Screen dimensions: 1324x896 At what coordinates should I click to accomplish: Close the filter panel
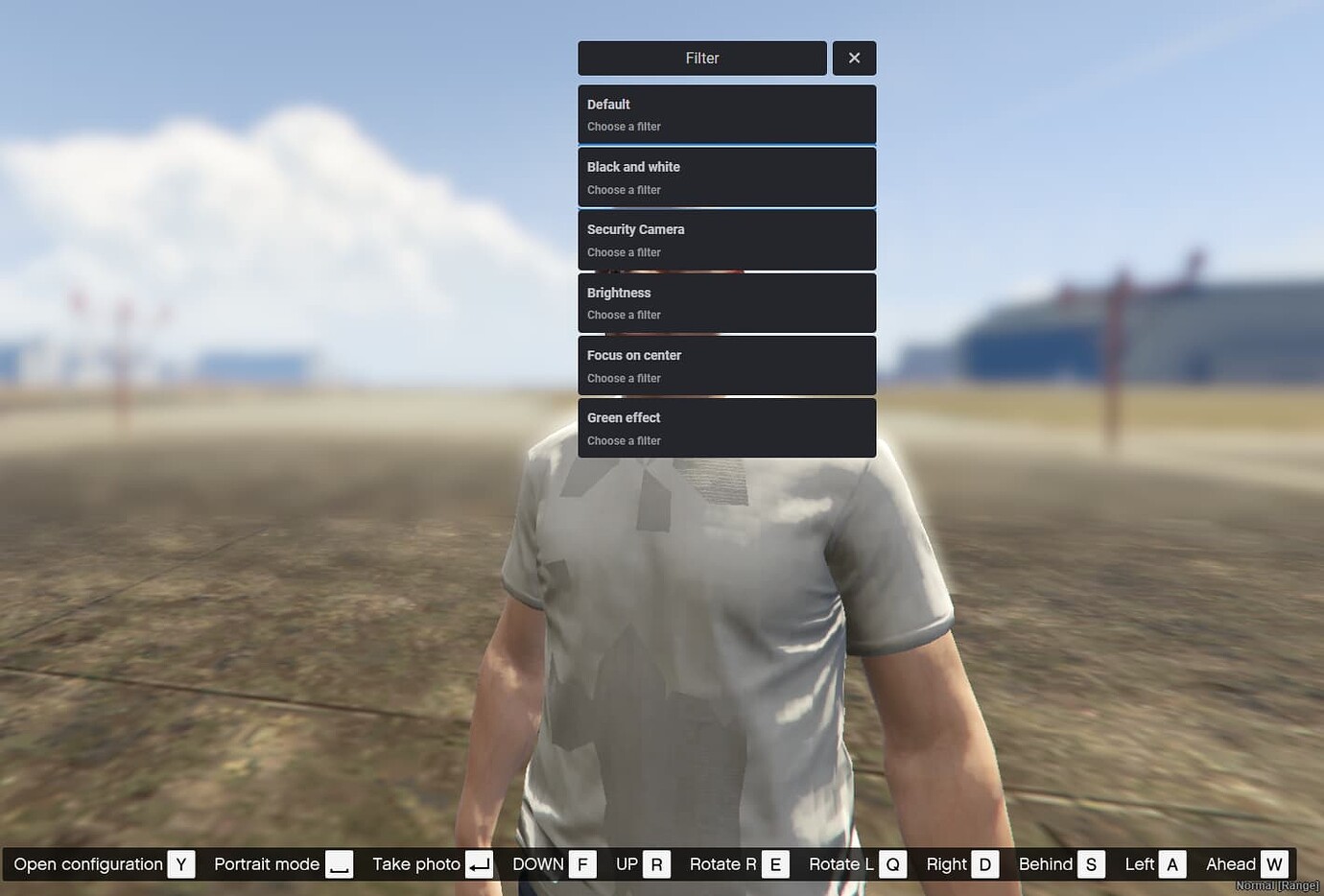click(854, 58)
